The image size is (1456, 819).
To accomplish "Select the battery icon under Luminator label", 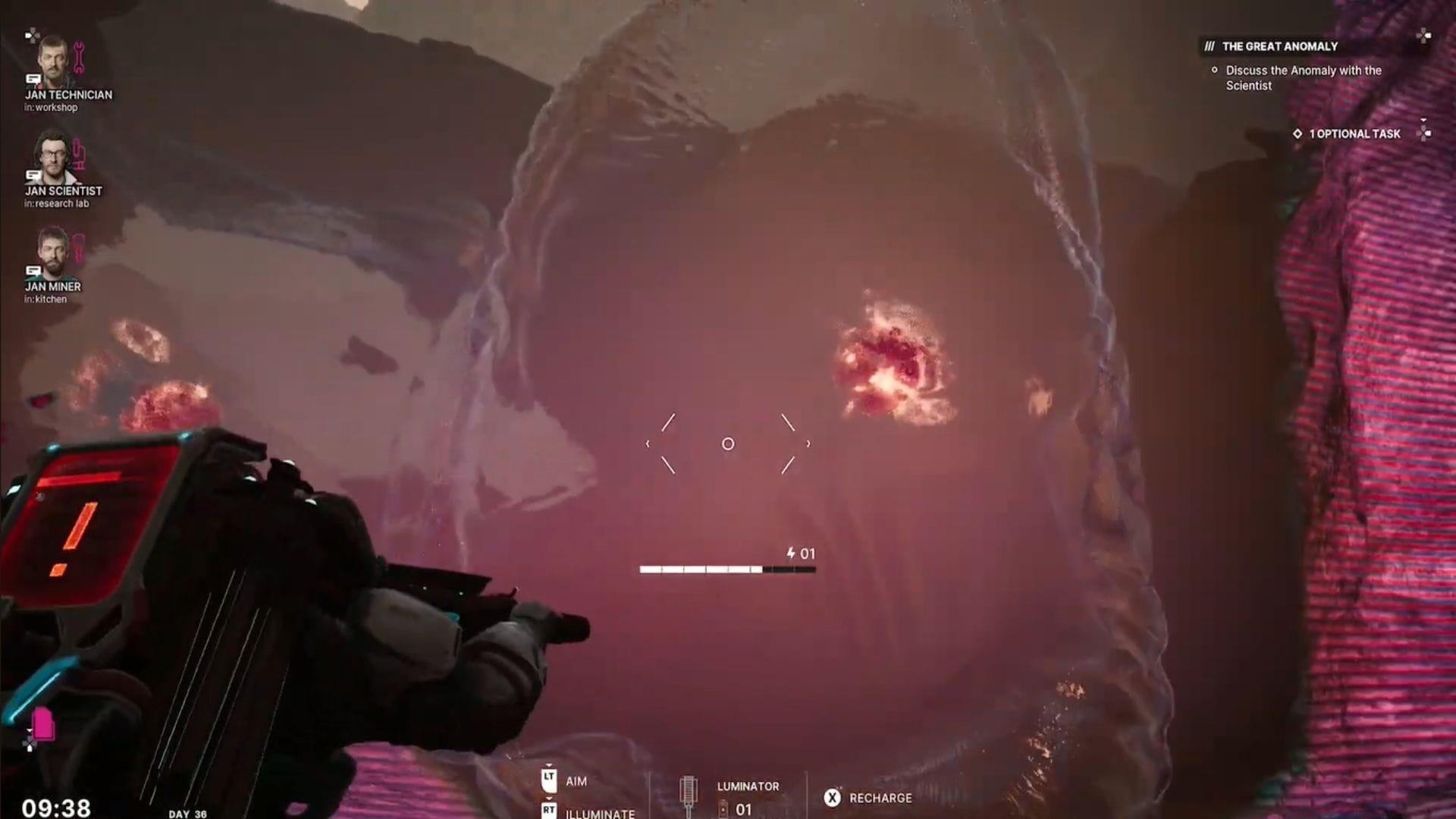I will (x=723, y=810).
